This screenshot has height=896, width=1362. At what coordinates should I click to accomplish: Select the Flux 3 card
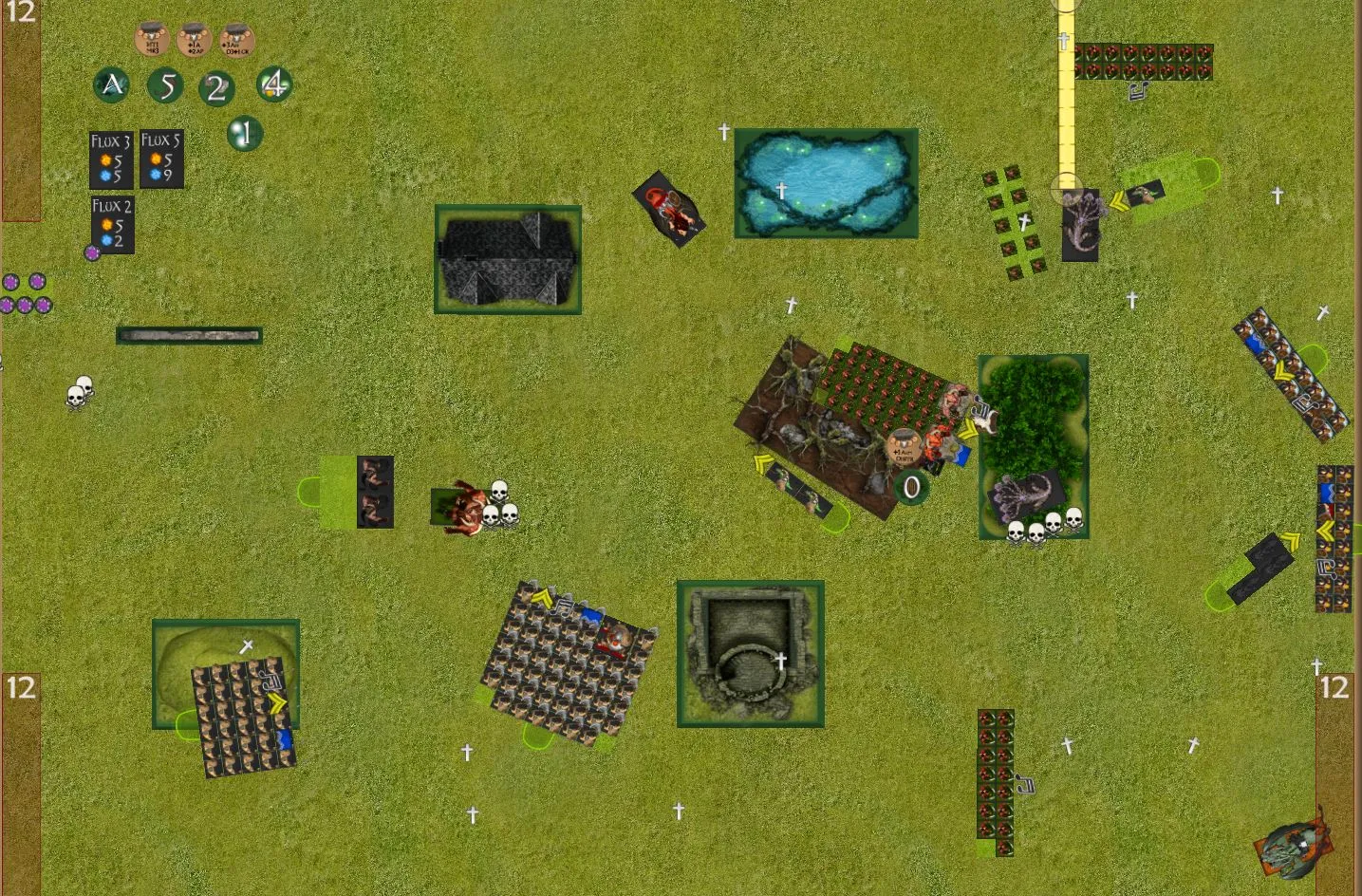(x=110, y=159)
